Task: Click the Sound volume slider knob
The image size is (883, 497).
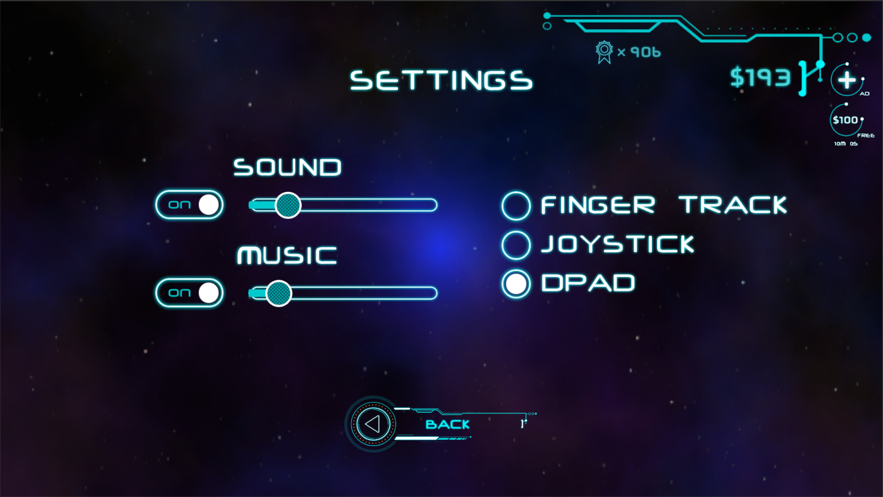Action: coord(288,205)
